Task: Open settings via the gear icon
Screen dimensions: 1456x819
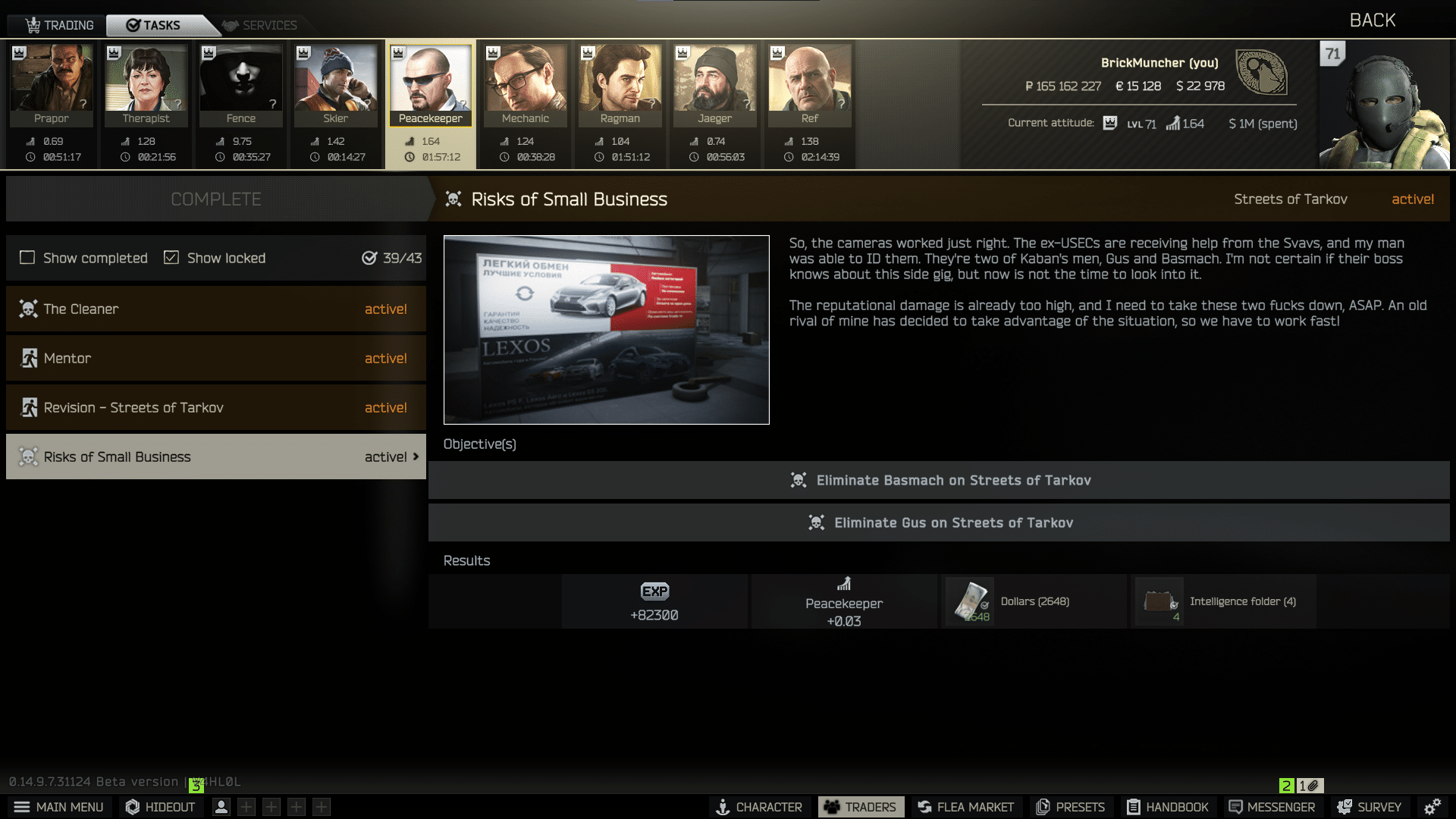Action: pos(1432,807)
